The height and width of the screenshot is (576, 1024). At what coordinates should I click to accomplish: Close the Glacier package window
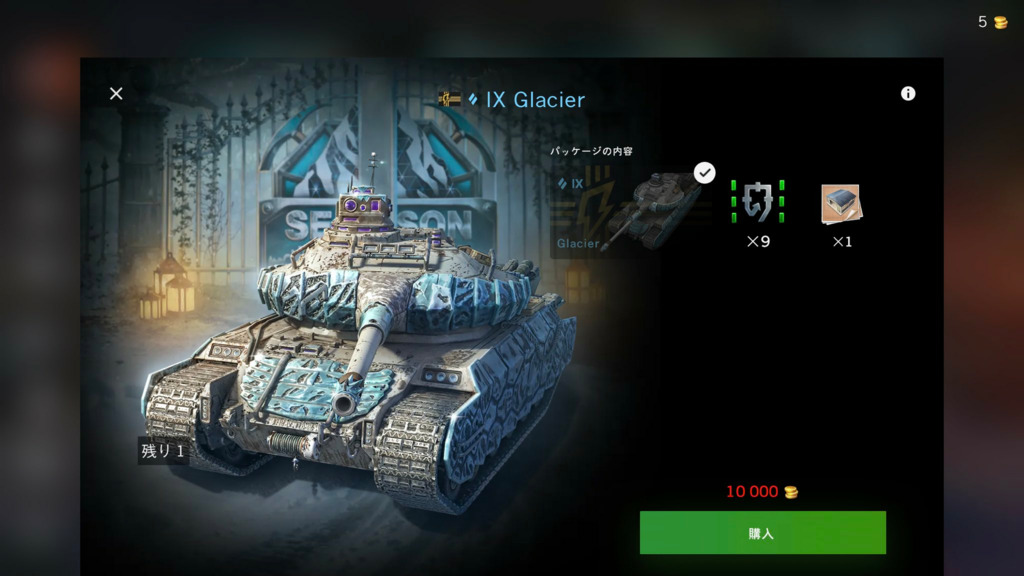(x=116, y=93)
